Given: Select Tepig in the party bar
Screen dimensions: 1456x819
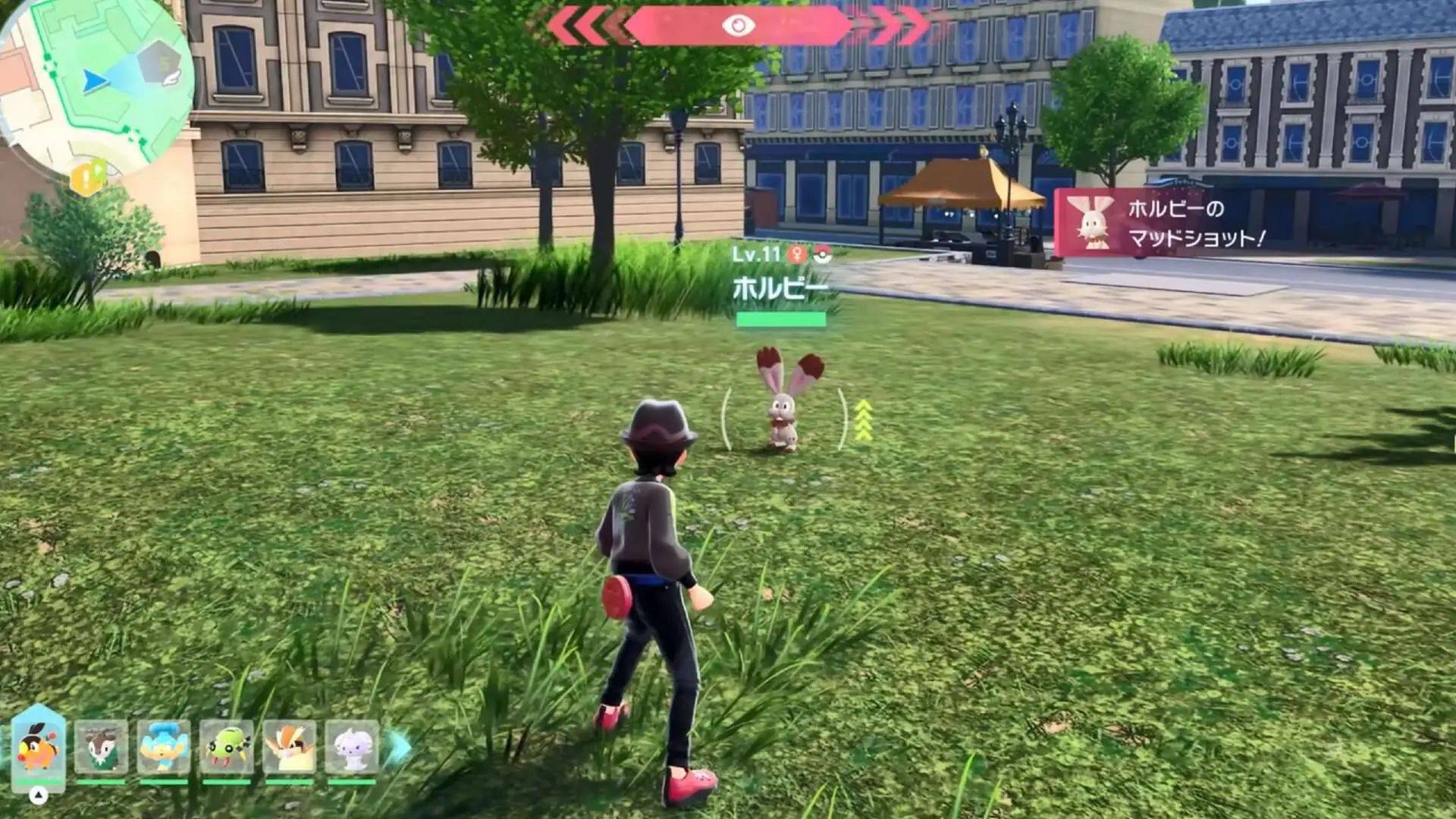Looking at the screenshot, I should (x=39, y=747).
